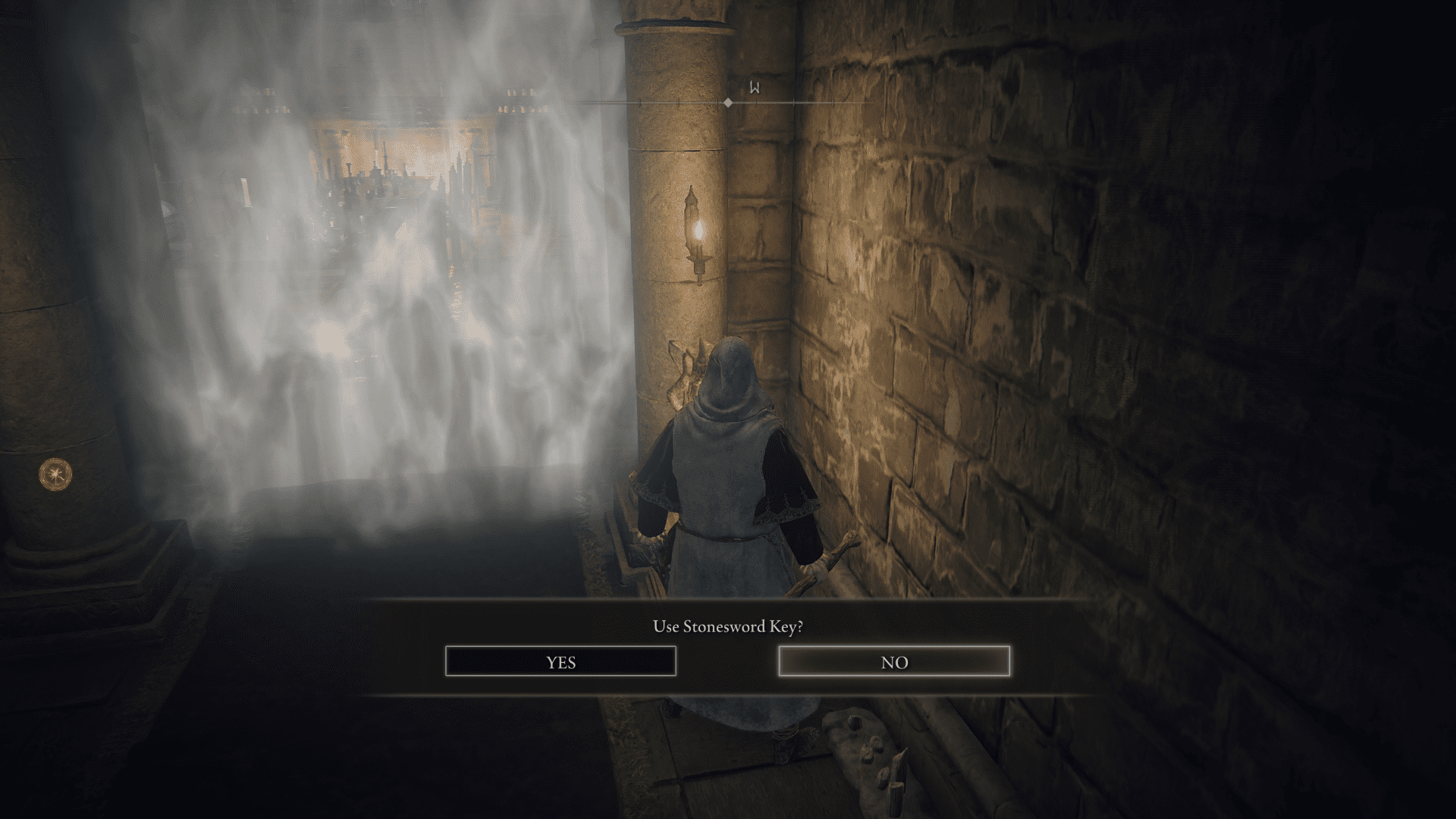
Task: Select the YES button to use Stonesword Key
Action: [x=561, y=662]
